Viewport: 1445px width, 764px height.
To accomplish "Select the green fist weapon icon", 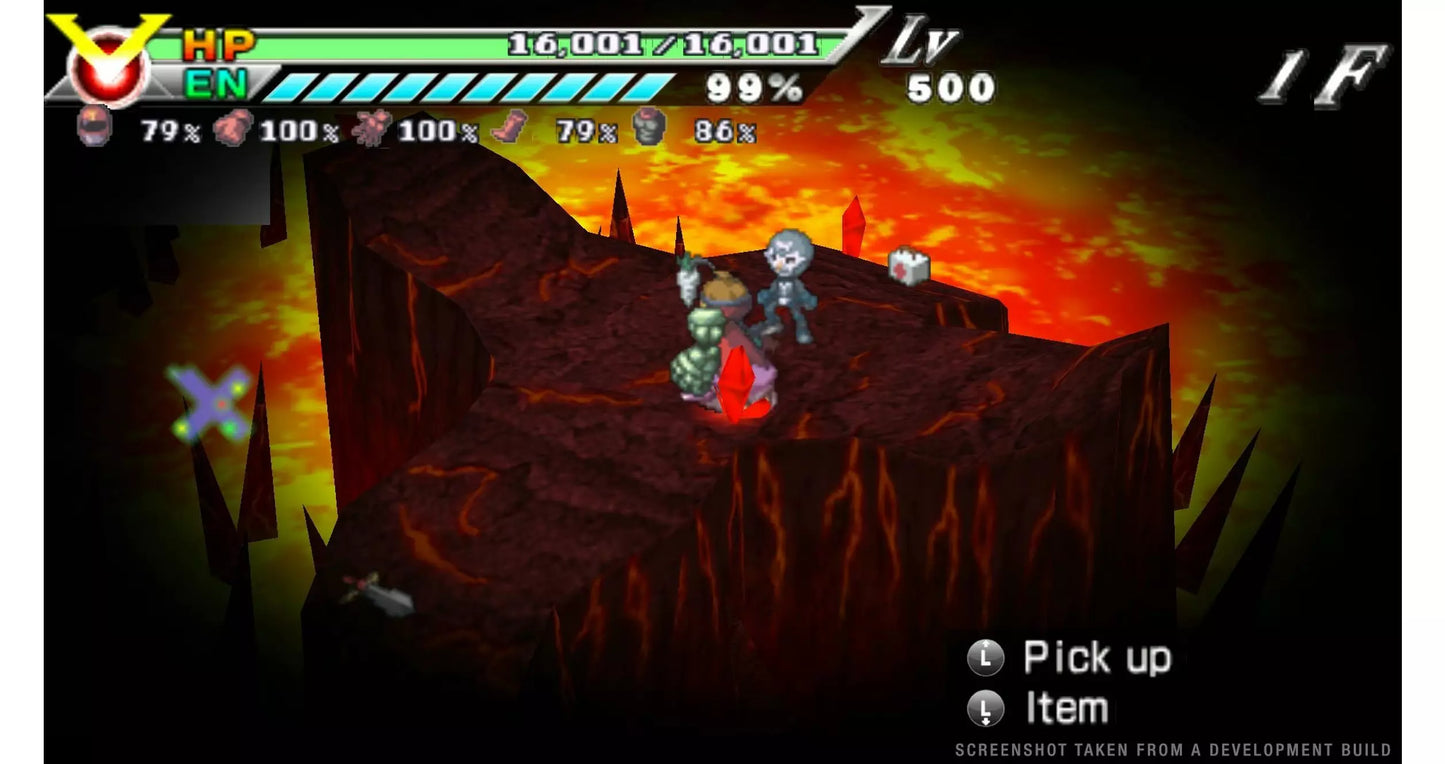I will point(648,128).
